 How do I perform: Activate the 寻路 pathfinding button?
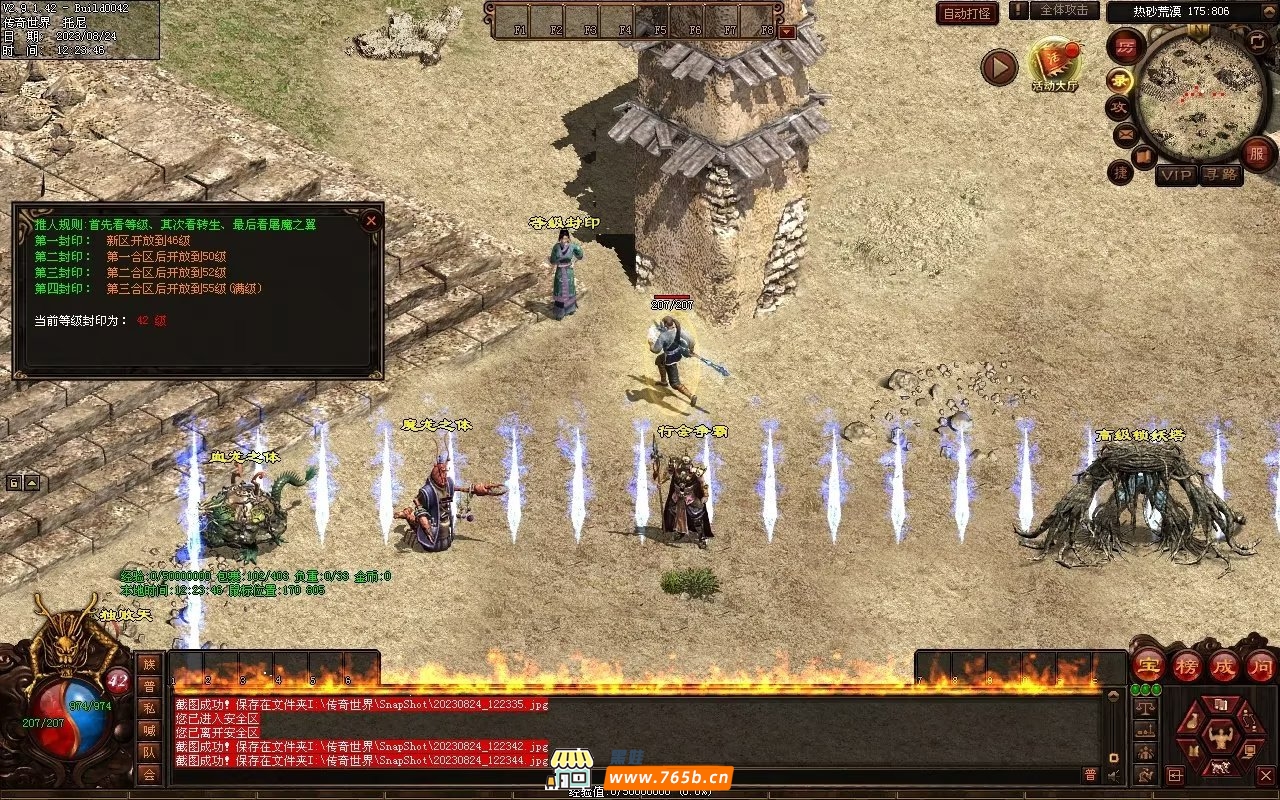(x=1219, y=175)
